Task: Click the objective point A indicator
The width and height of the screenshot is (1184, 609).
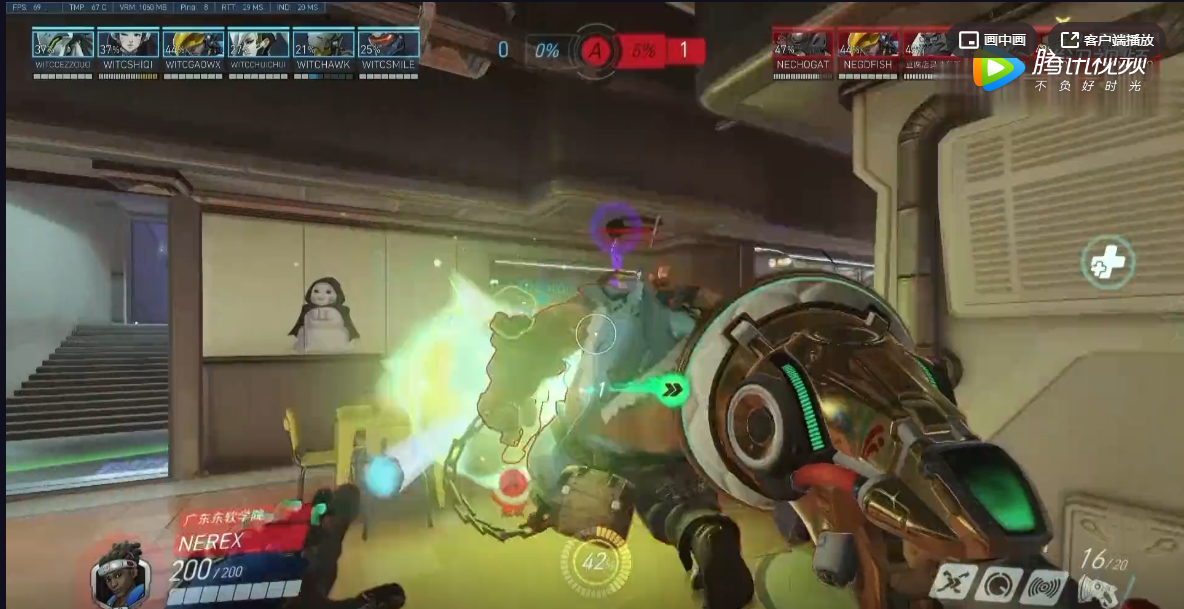Action: pyautogui.click(x=596, y=51)
